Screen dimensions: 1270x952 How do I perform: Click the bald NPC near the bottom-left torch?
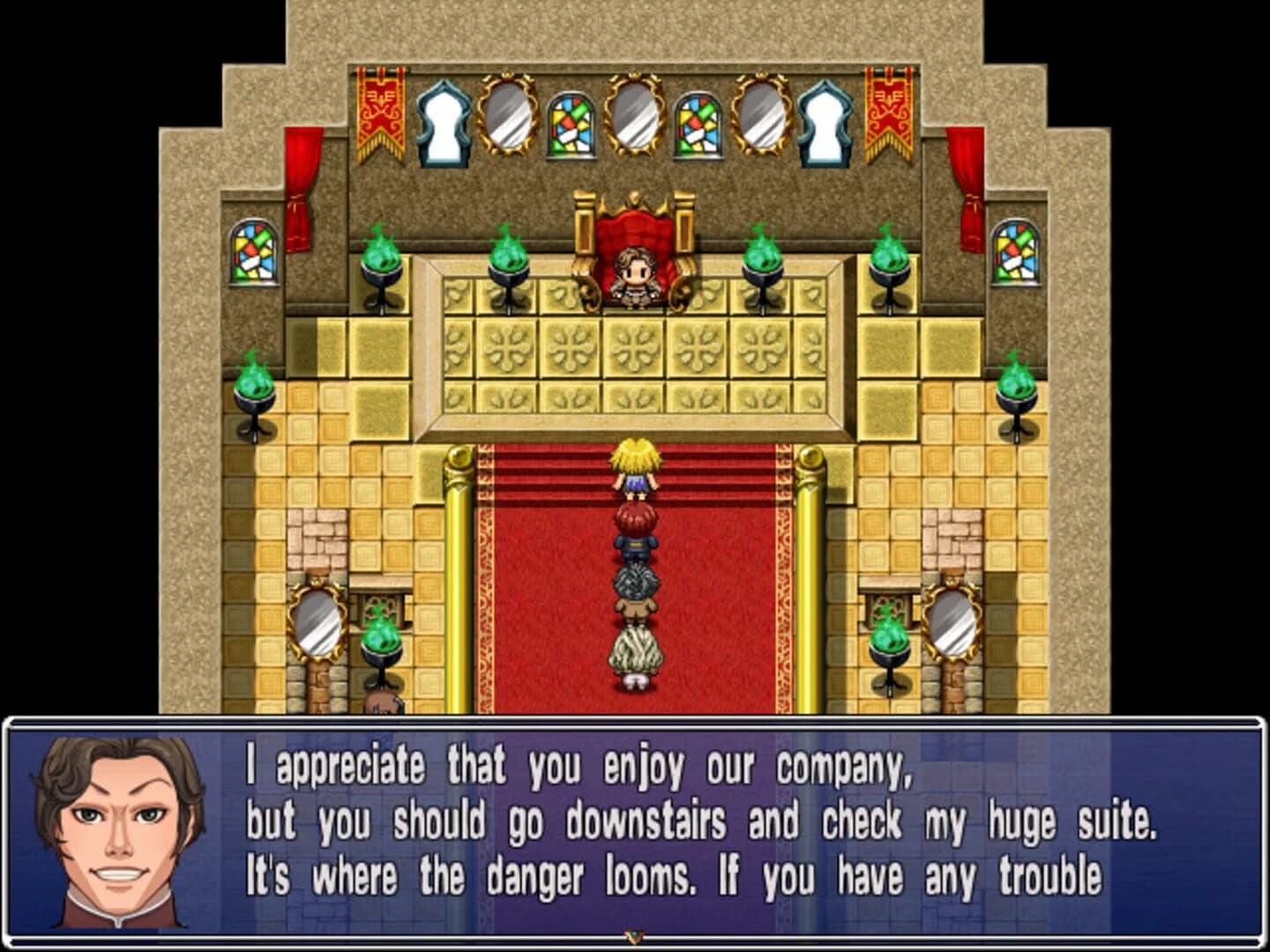coord(379,701)
